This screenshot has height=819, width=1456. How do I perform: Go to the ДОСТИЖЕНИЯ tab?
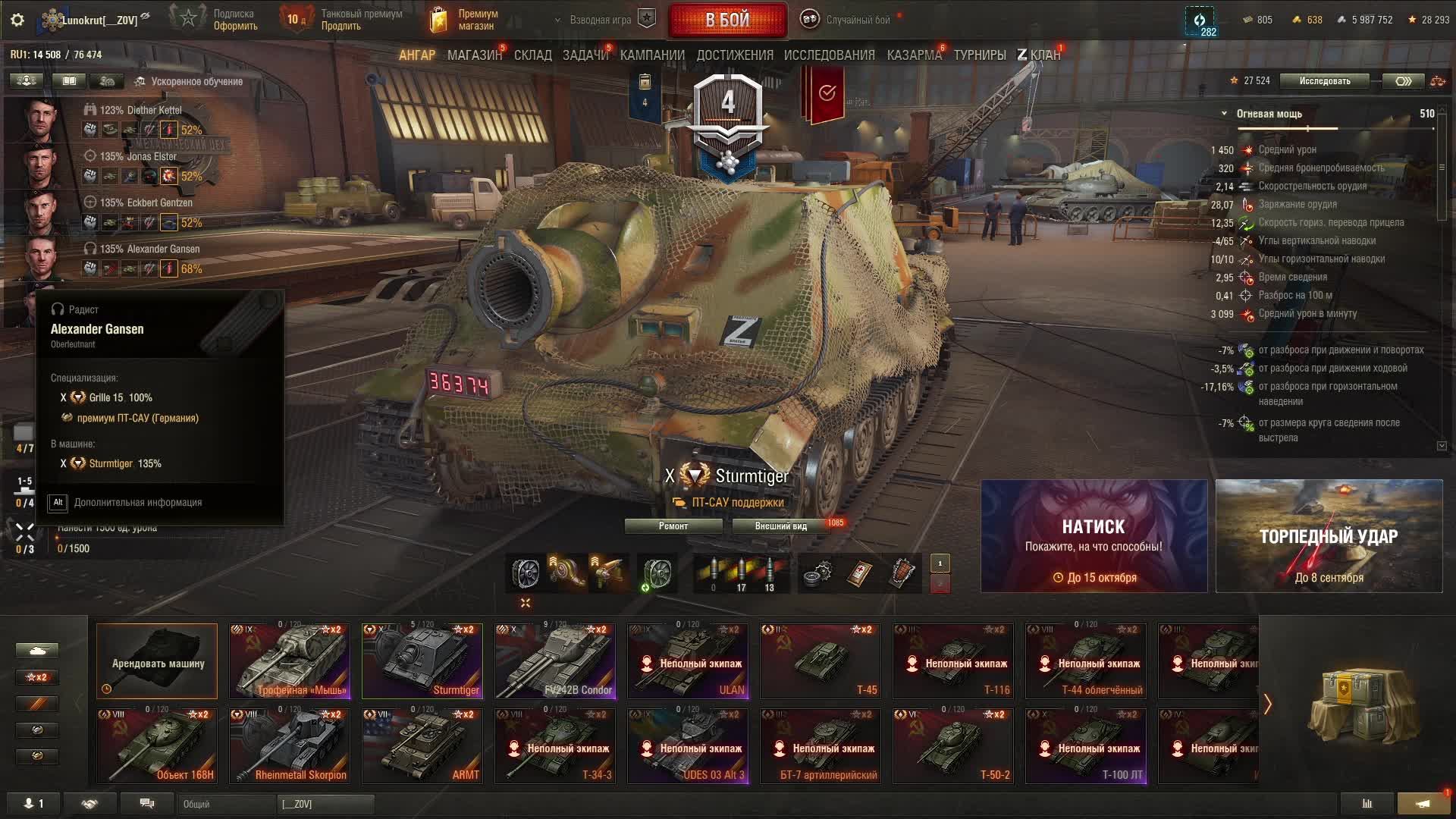[735, 55]
